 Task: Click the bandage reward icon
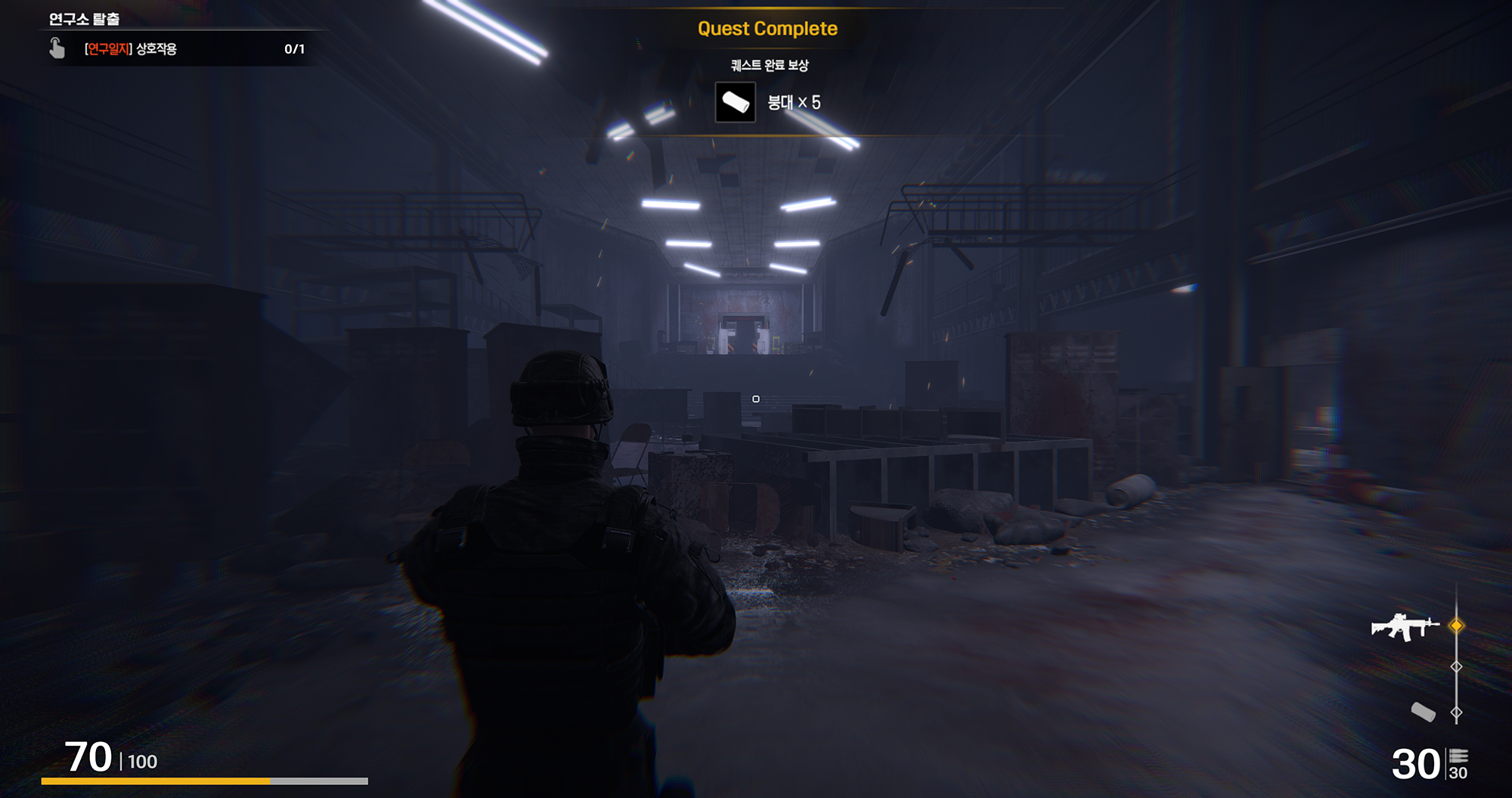click(x=735, y=102)
